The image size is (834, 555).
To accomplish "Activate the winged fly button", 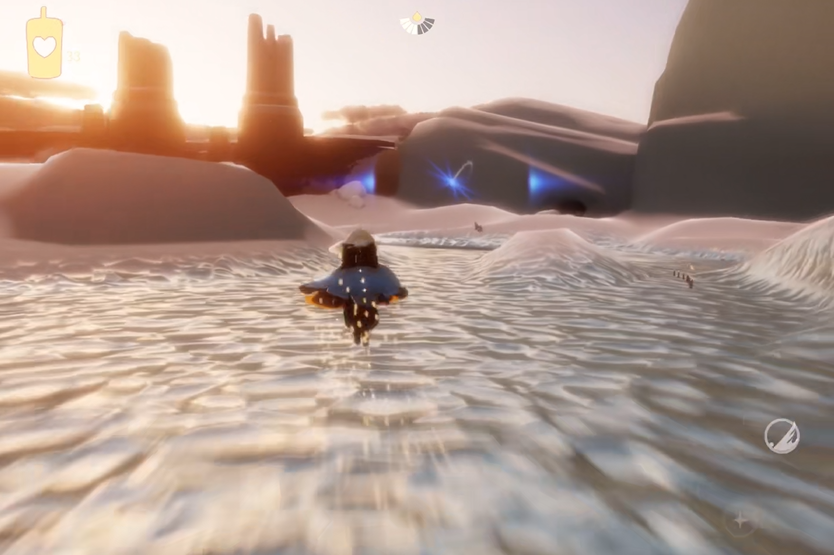I will coord(781,436).
